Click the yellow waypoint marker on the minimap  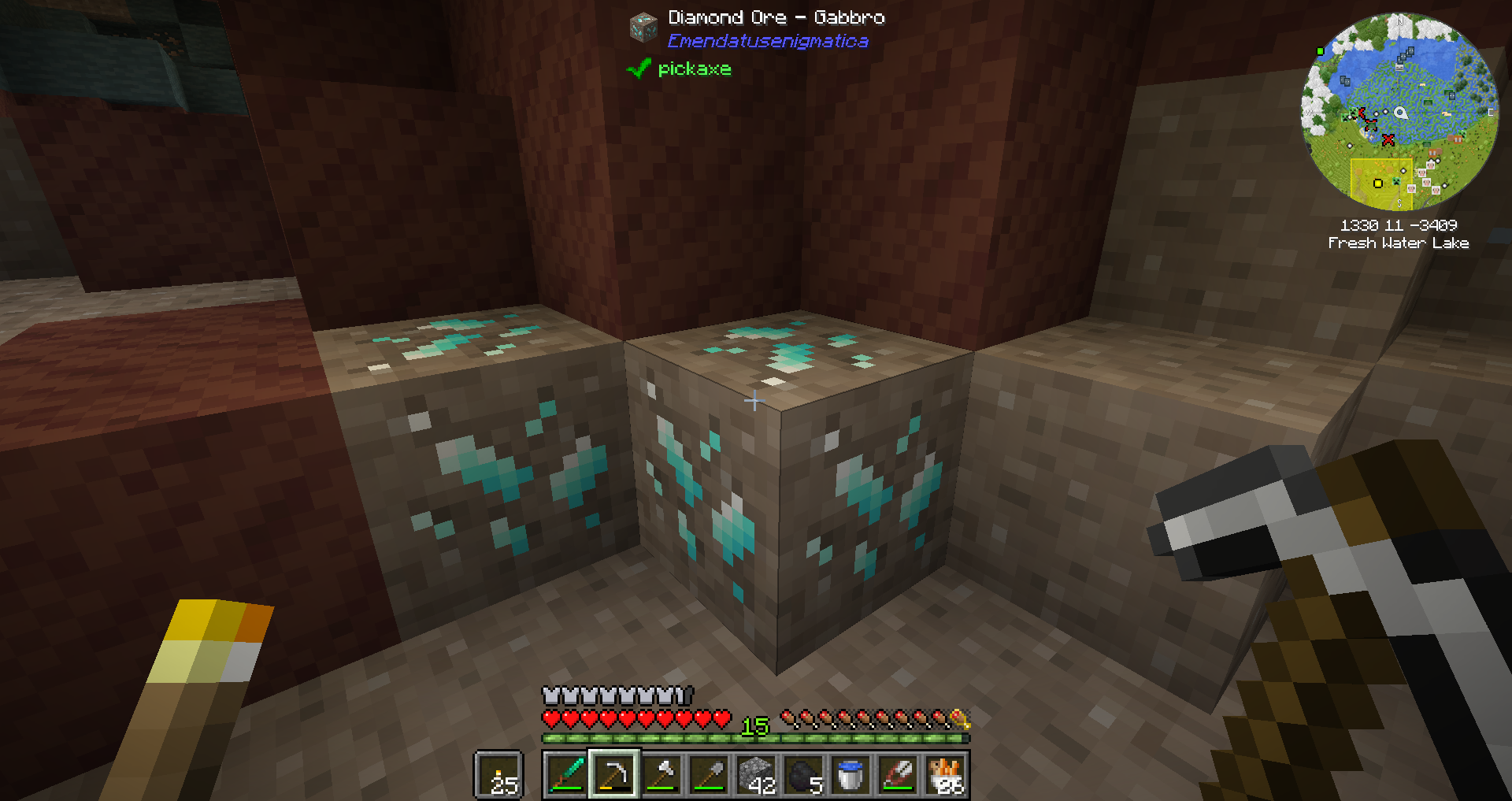[1377, 184]
